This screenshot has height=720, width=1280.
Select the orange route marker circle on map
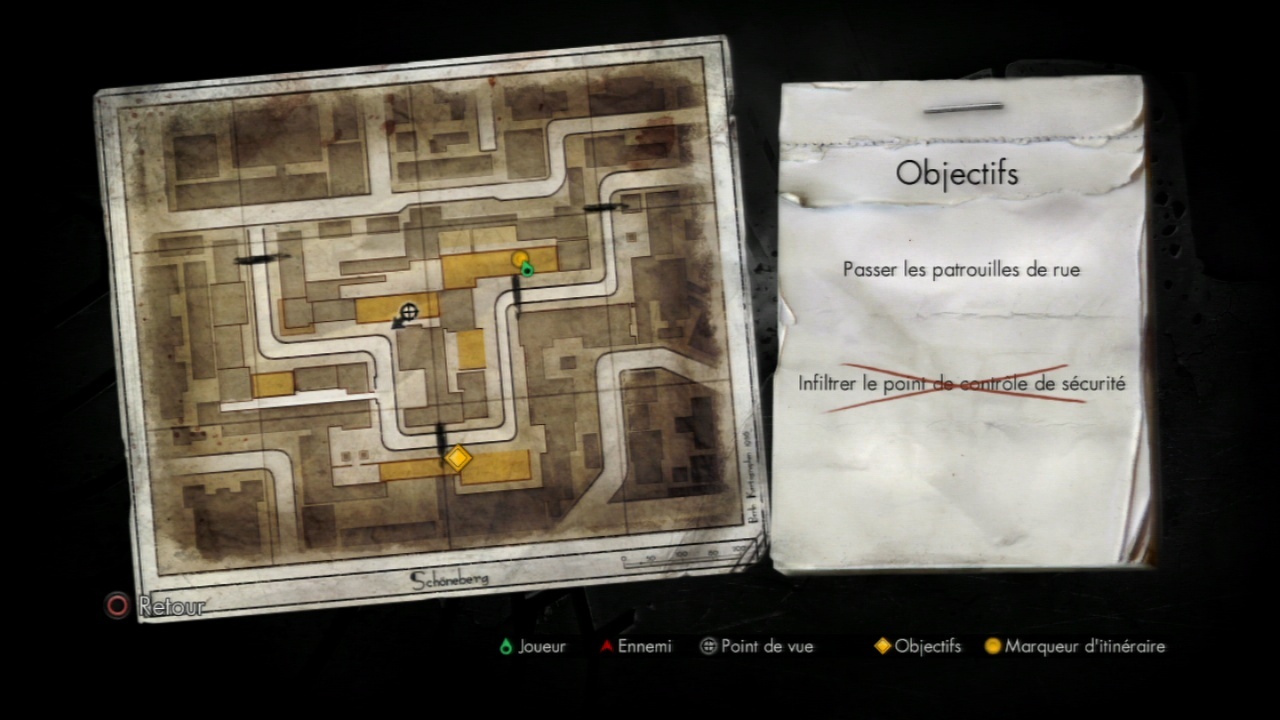pos(519,259)
